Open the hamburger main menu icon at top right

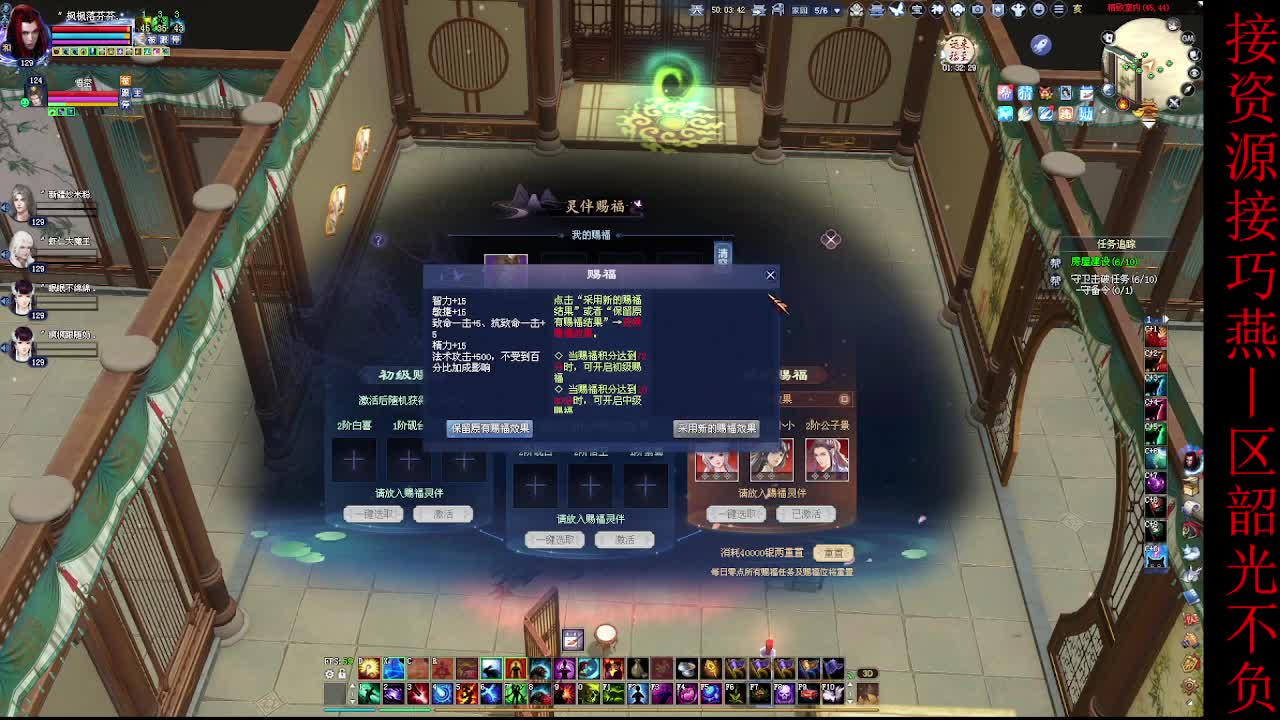click(1058, 10)
